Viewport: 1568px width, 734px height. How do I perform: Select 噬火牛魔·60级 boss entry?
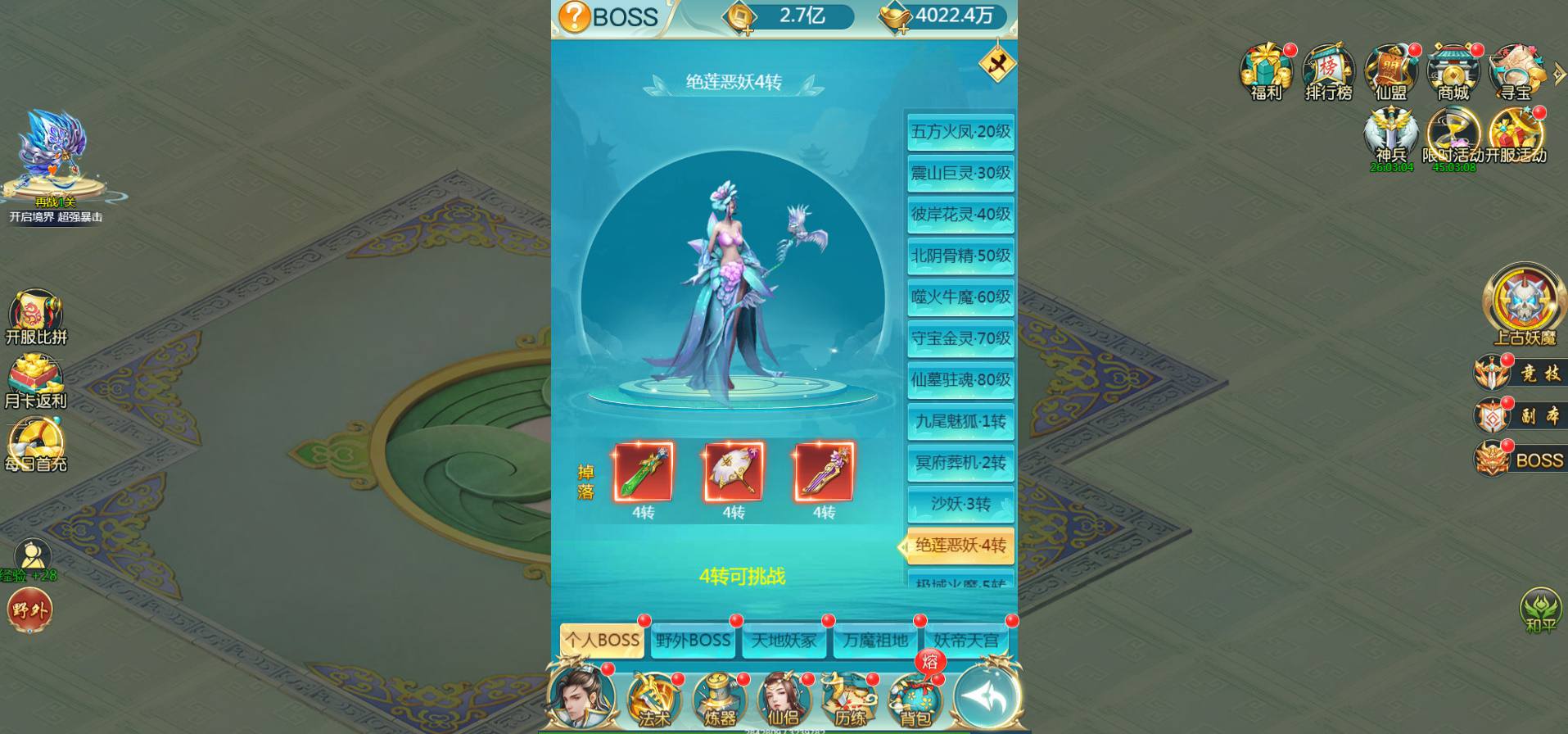960,297
